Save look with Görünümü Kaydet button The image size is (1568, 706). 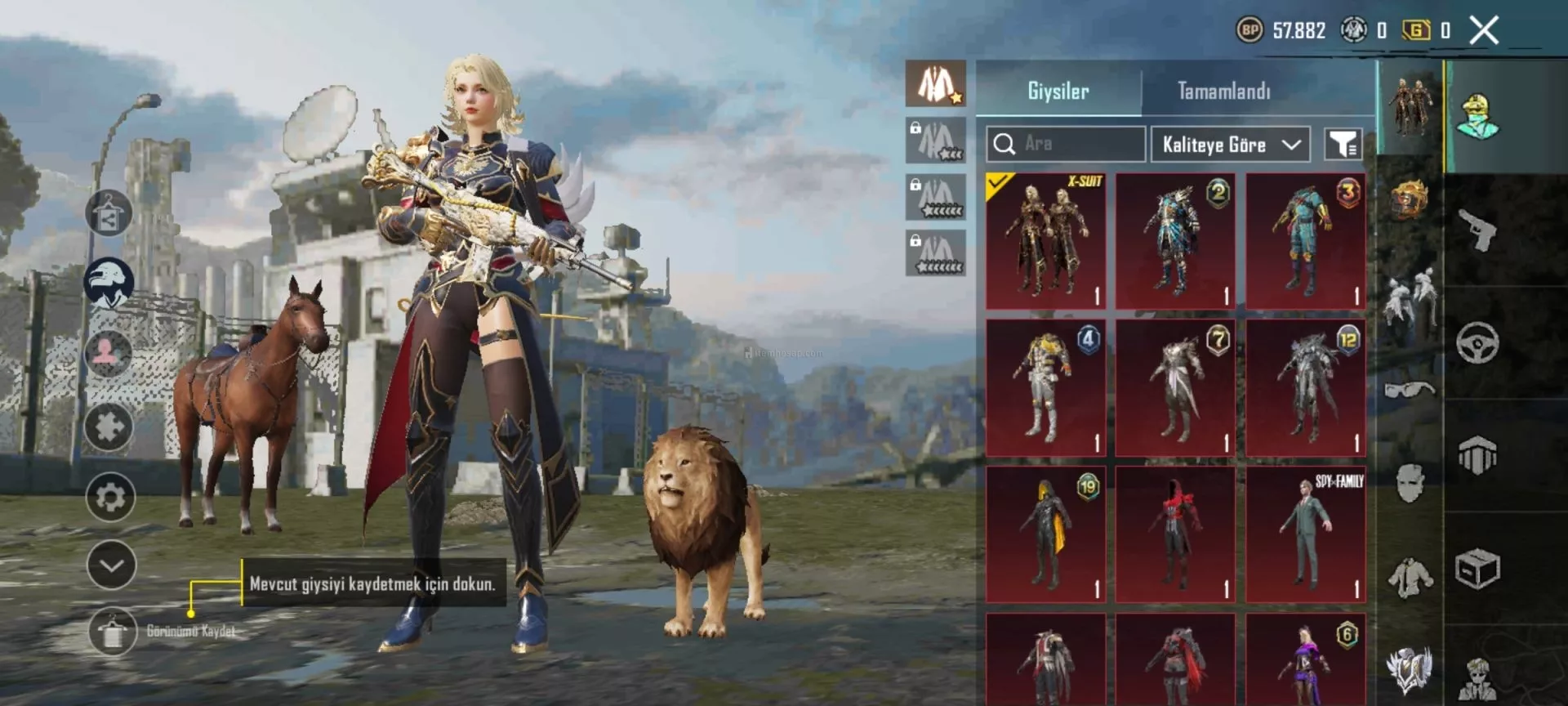[x=113, y=632]
